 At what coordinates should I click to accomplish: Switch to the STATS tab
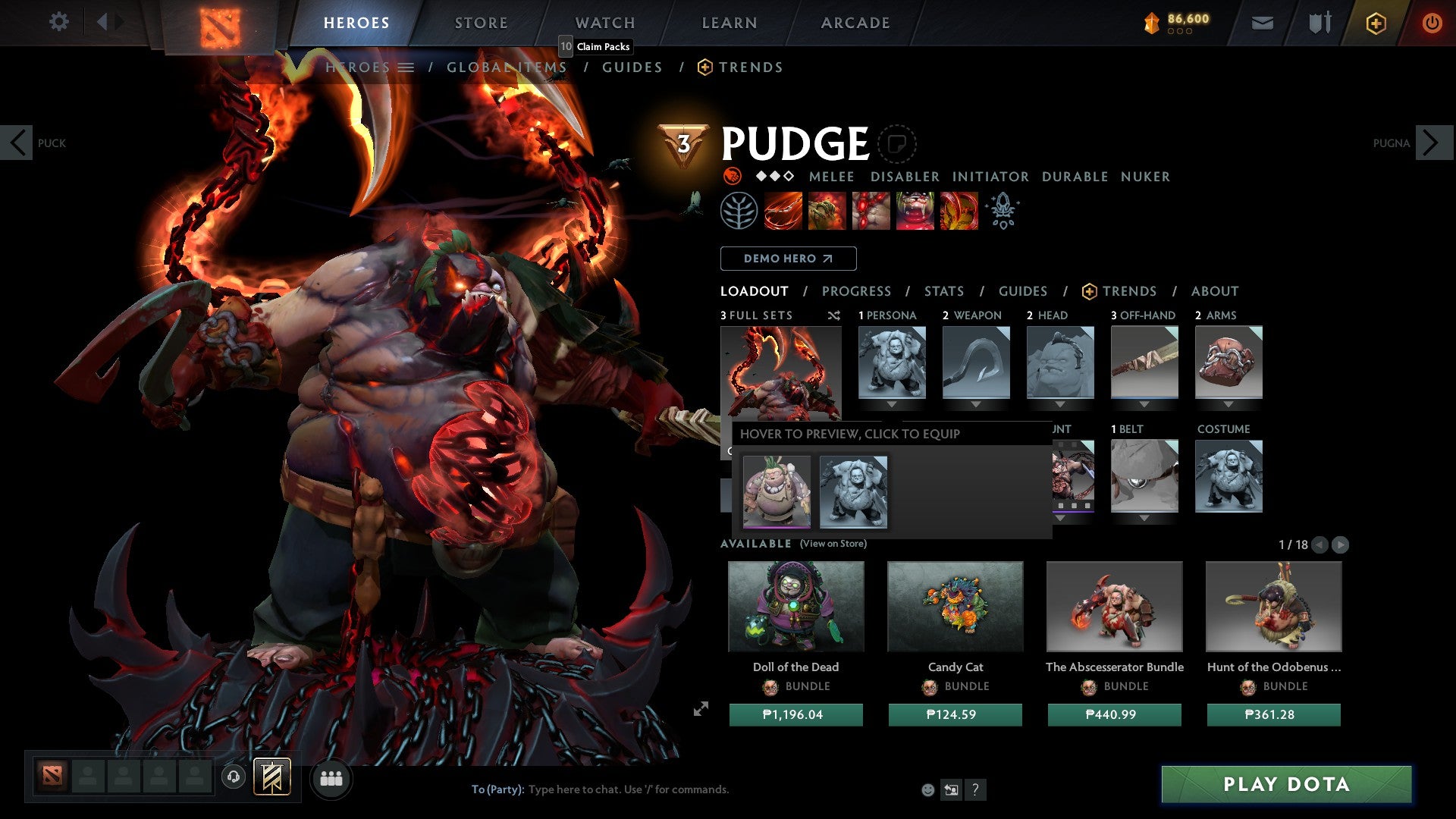tap(944, 291)
